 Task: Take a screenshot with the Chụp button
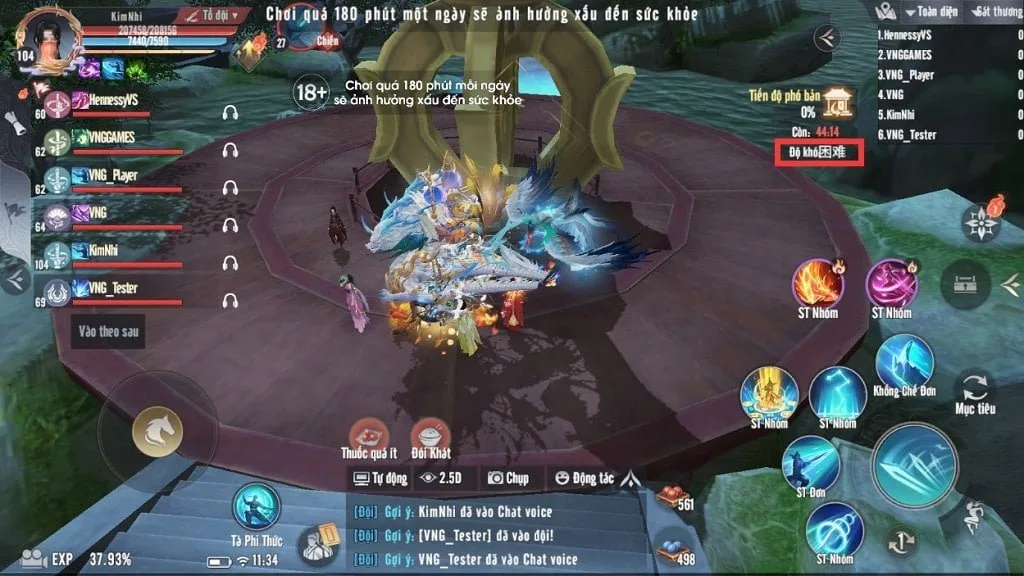coord(508,478)
